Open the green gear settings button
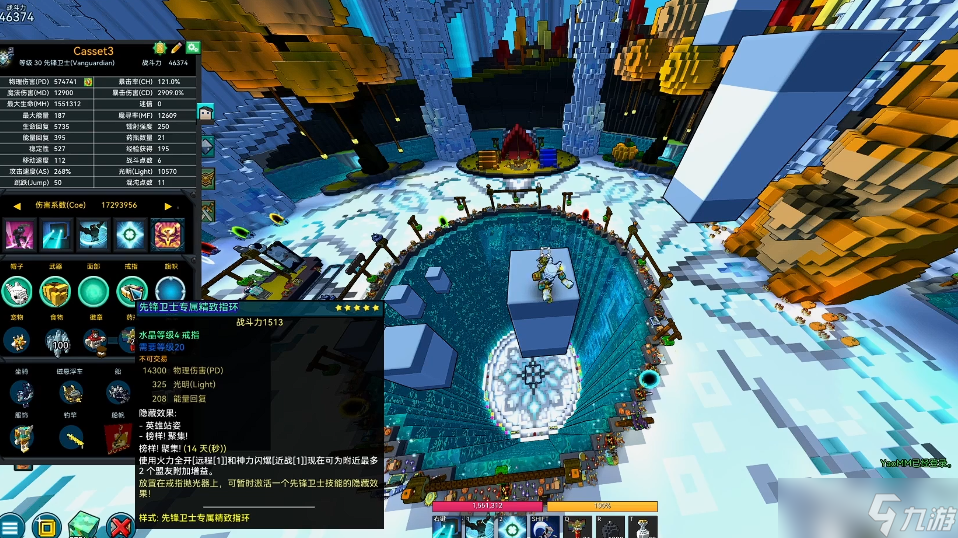 tap(193, 47)
